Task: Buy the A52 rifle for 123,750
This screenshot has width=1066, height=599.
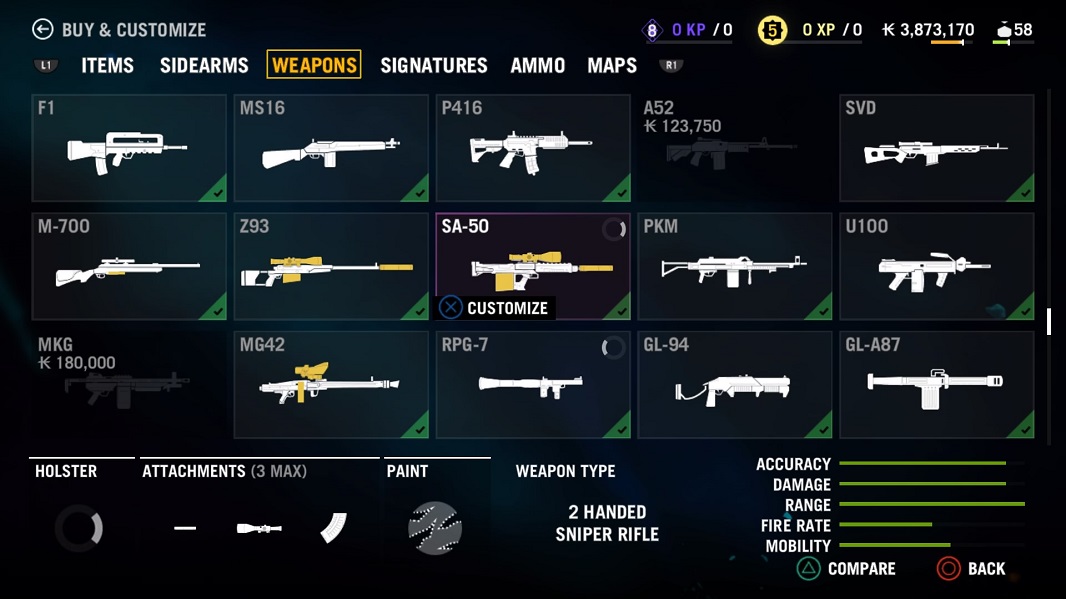Action: point(735,148)
